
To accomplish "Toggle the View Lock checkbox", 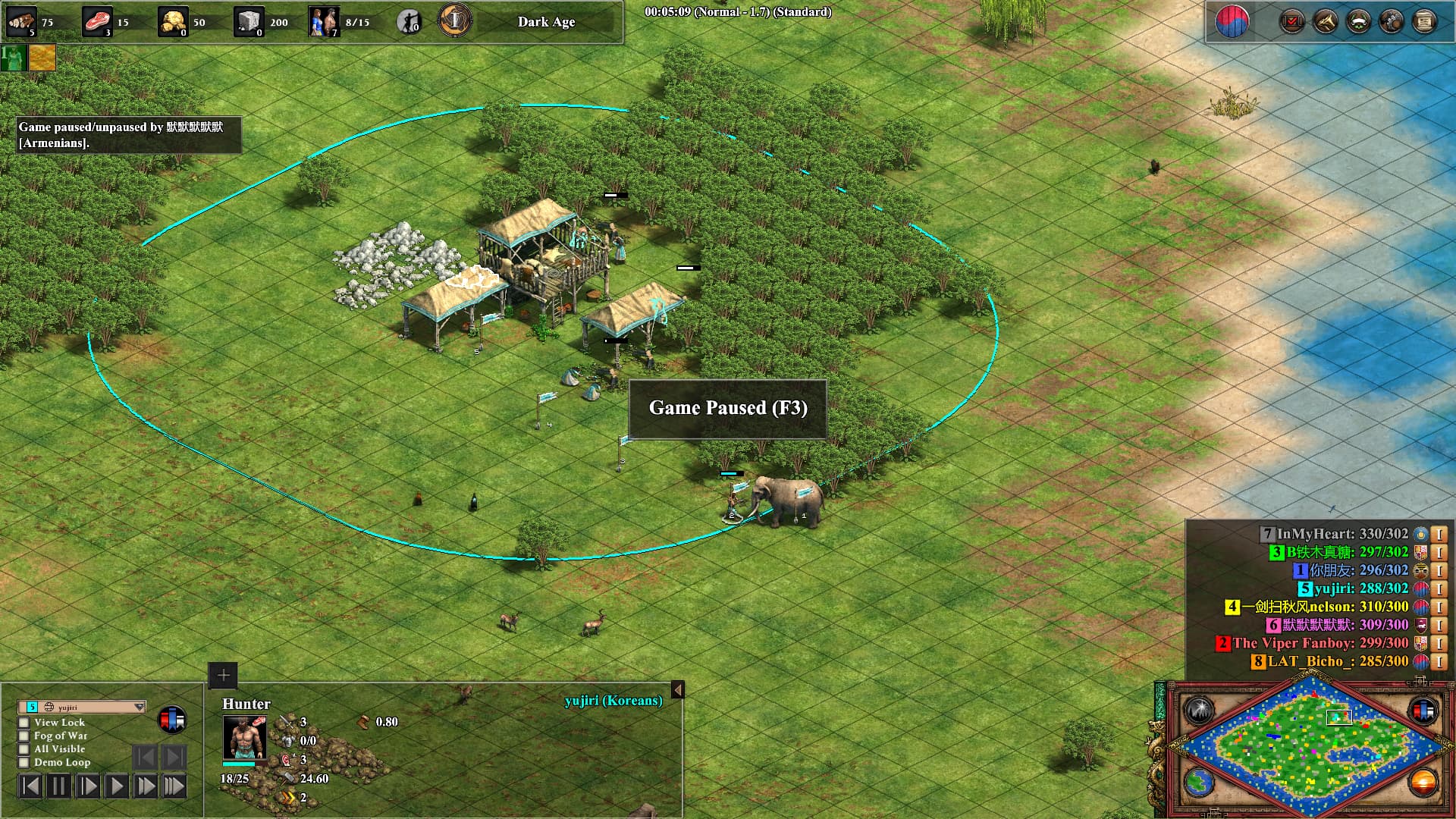I will [24, 723].
